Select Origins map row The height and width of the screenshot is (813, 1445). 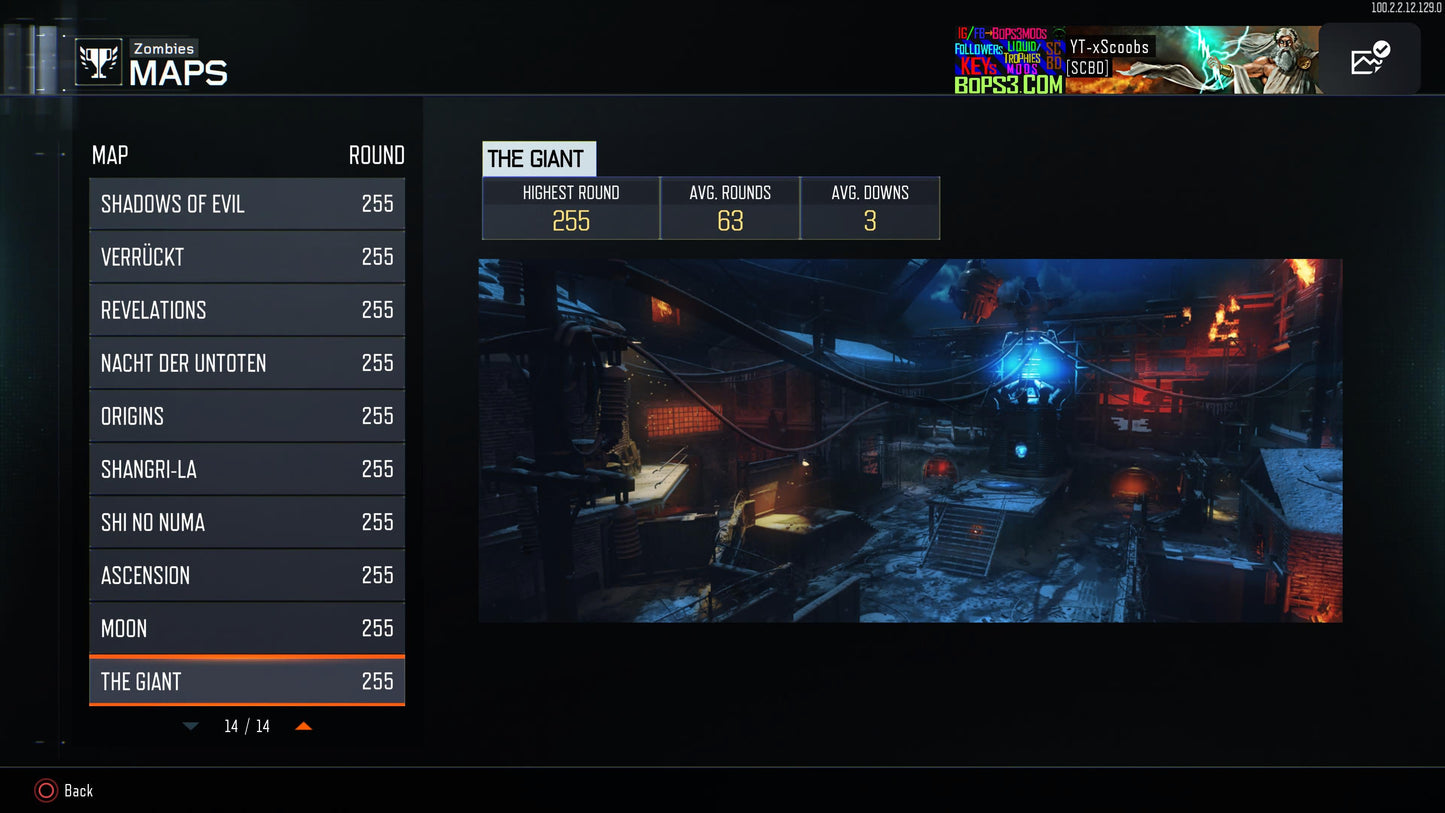pyautogui.click(x=247, y=416)
